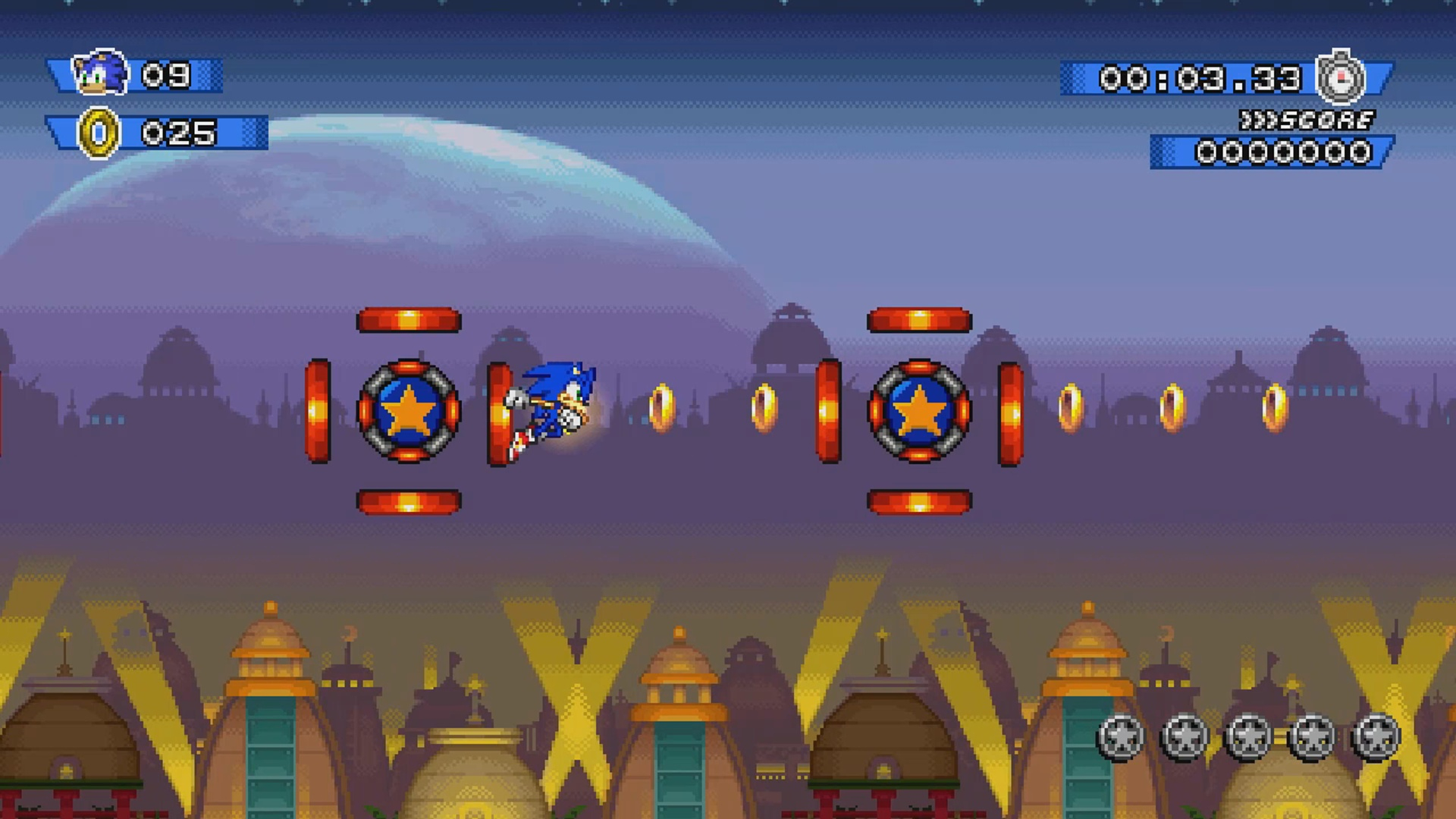This screenshot has height=819, width=1456.
Task: Toggle the bottom orange bumper below right orb
Action: [920, 502]
